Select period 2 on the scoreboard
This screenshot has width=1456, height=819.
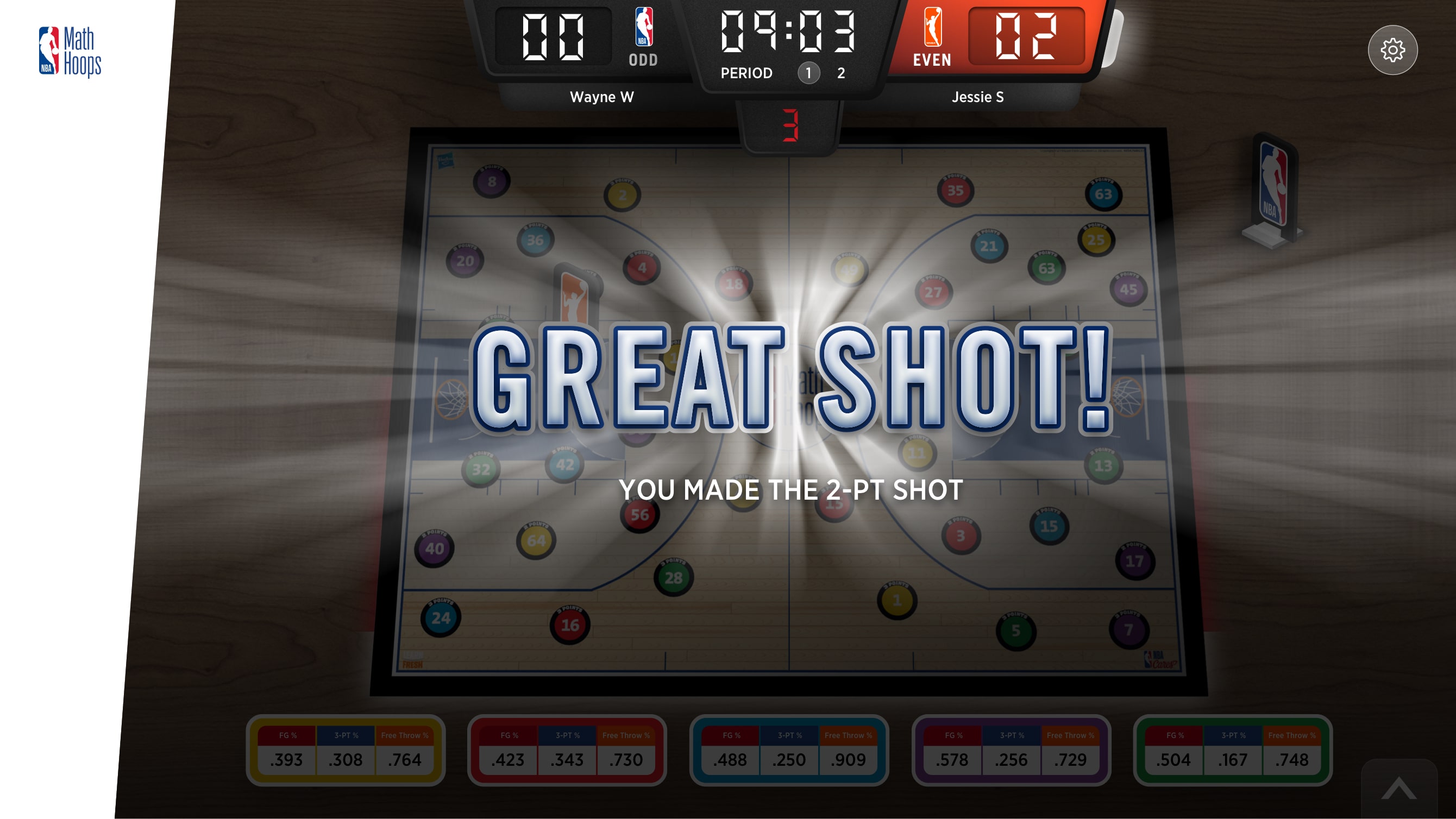tap(840, 73)
